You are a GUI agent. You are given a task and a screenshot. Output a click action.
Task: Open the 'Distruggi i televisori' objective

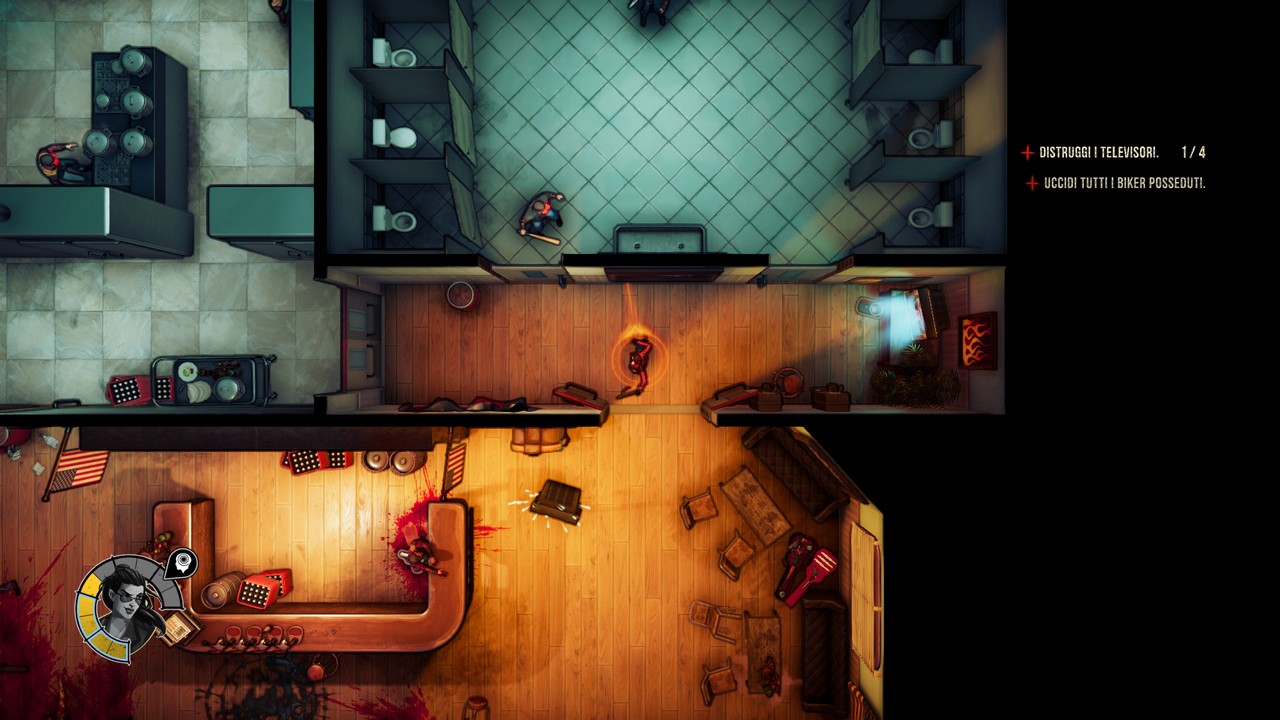click(1098, 153)
